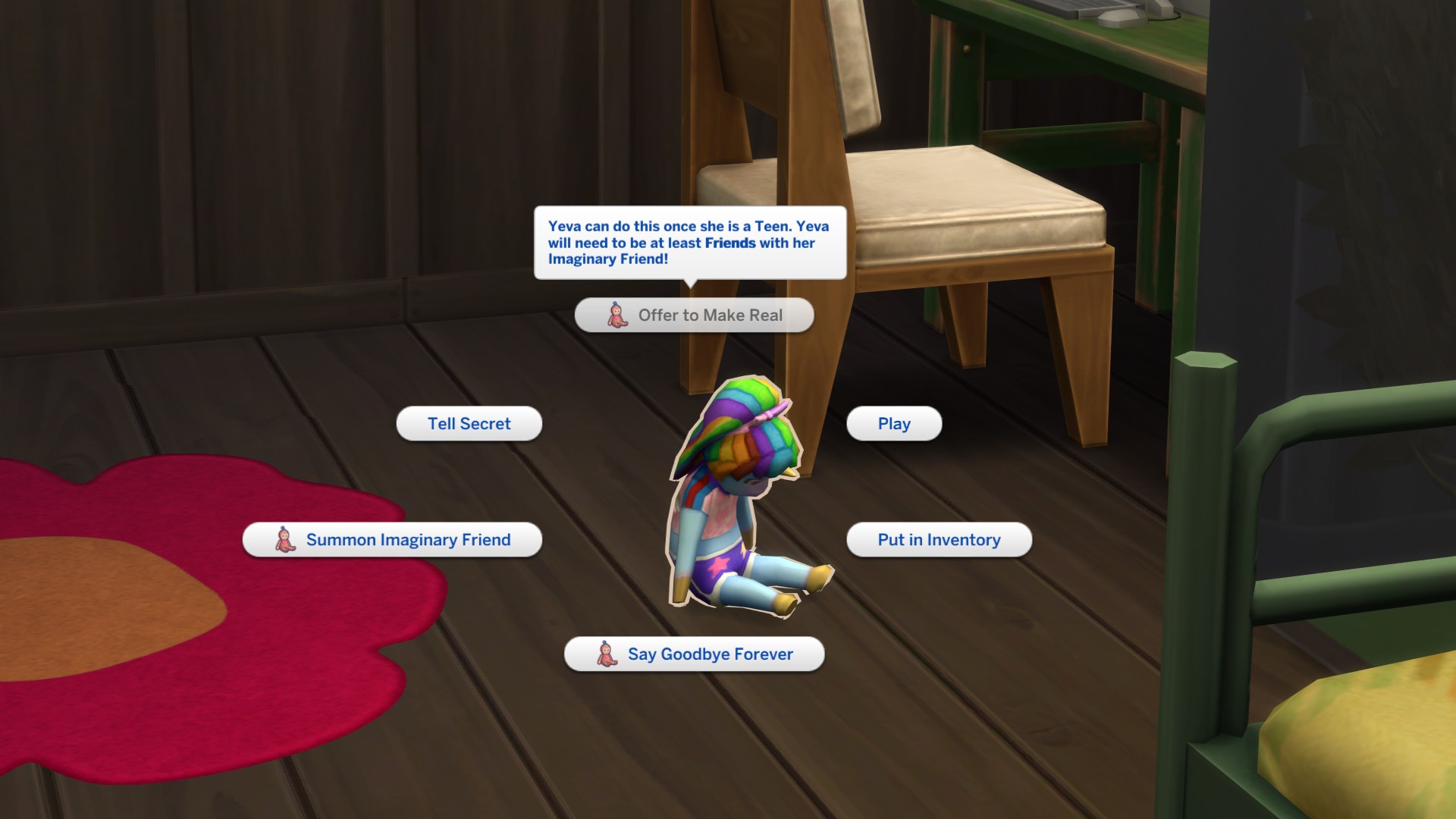Click the tooltip about Yeva becoming a Teen
Image resolution: width=1456 pixels, height=819 pixels.
tap(689, 243)
